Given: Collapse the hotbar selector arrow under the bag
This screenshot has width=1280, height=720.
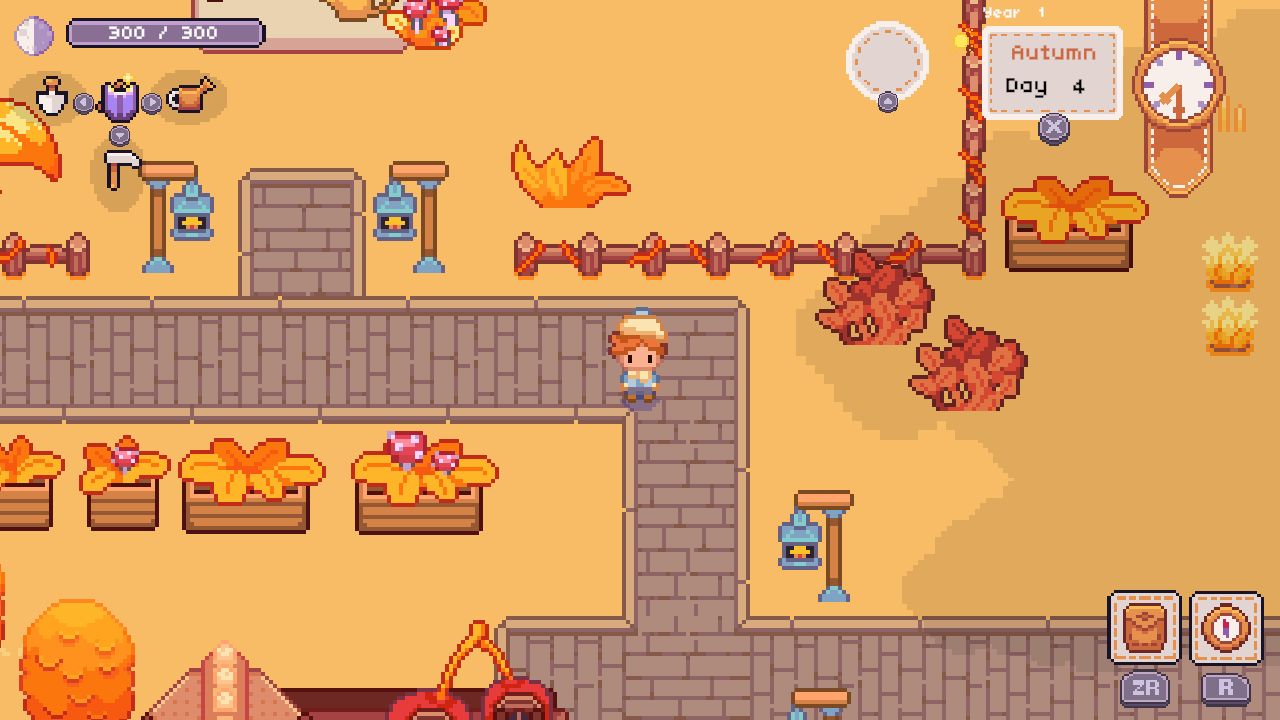Looking at the screenshot, I should 119,134.
